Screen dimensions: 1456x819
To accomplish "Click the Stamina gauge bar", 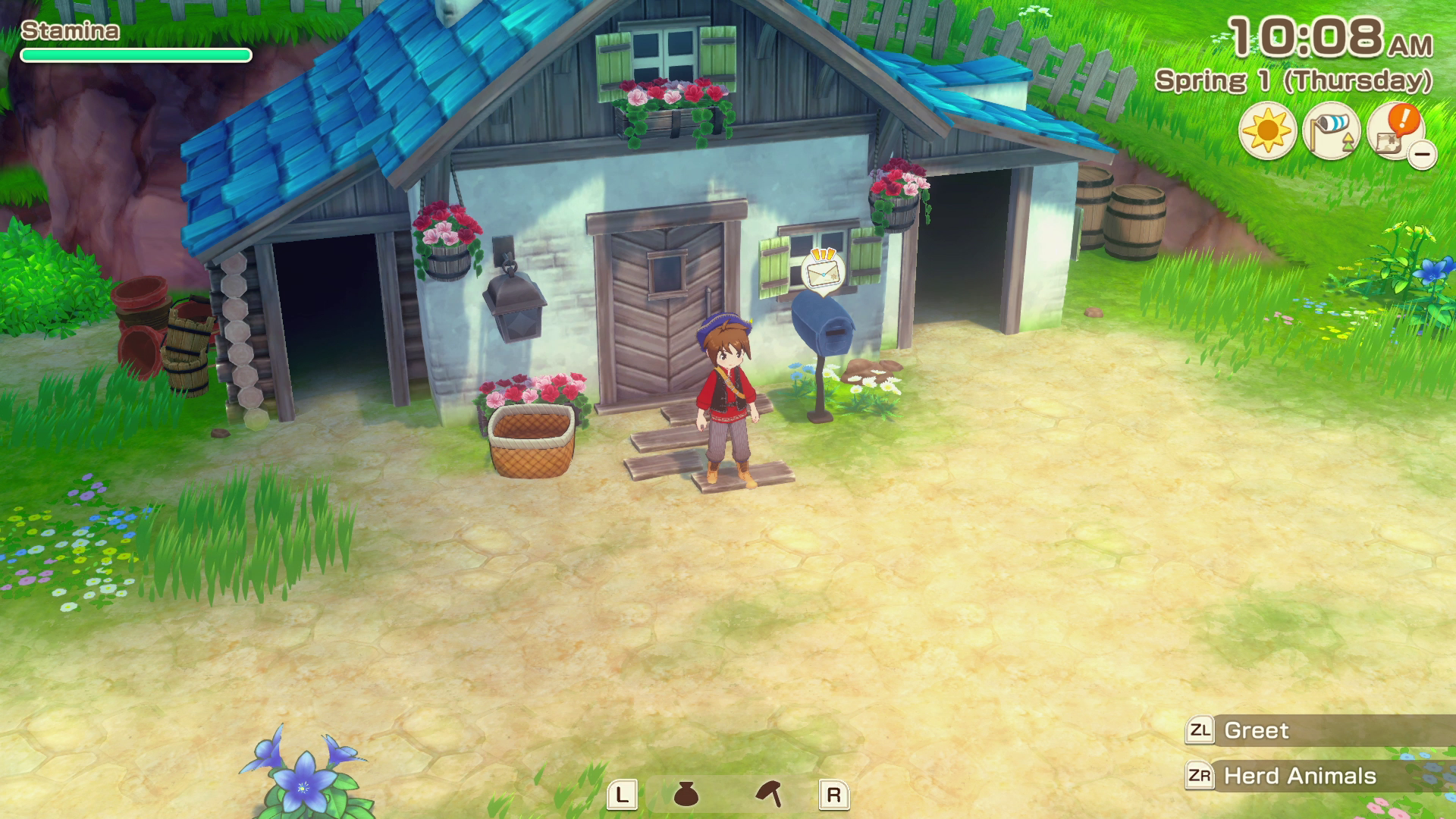I will click(136, 54).
